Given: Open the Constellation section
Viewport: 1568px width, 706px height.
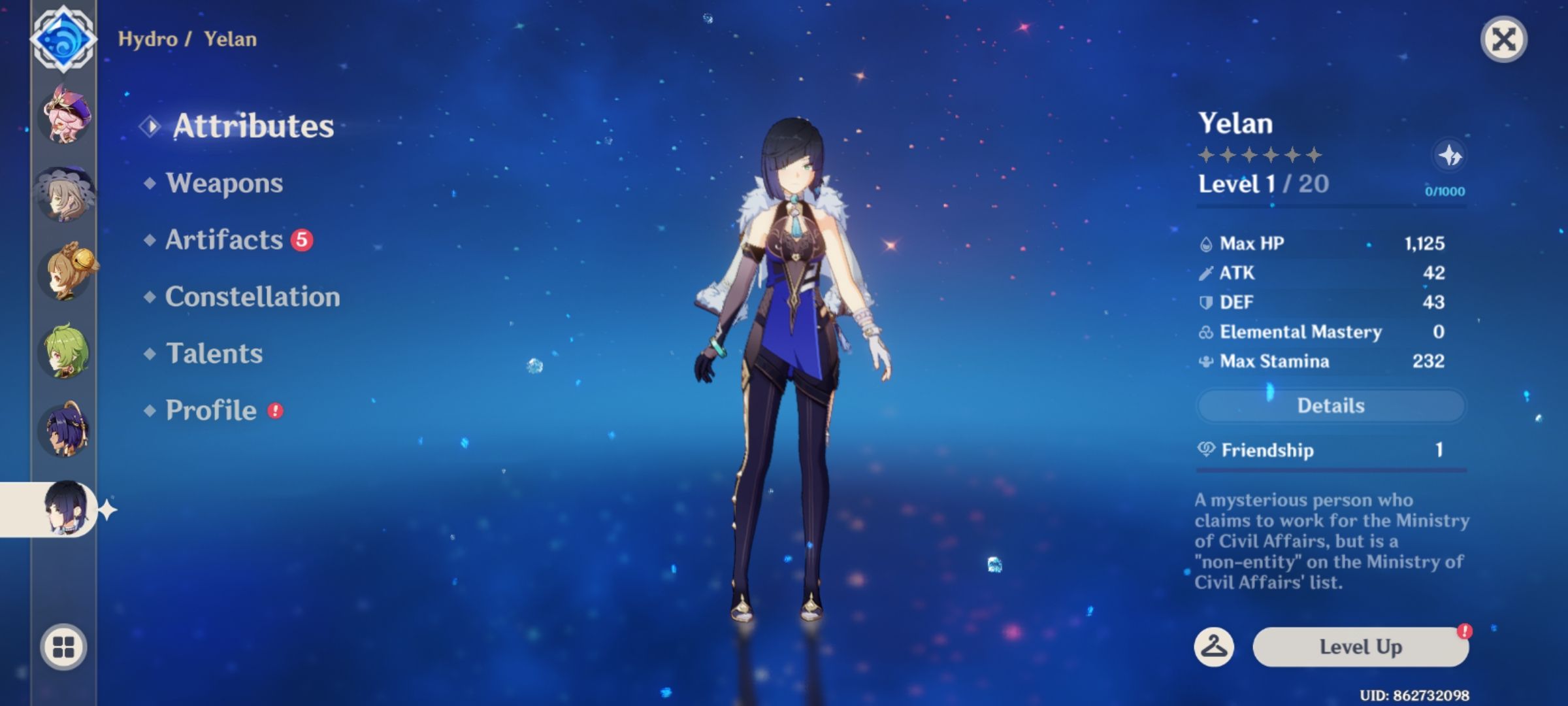Looking at the screenshot, I should (253, 297).
